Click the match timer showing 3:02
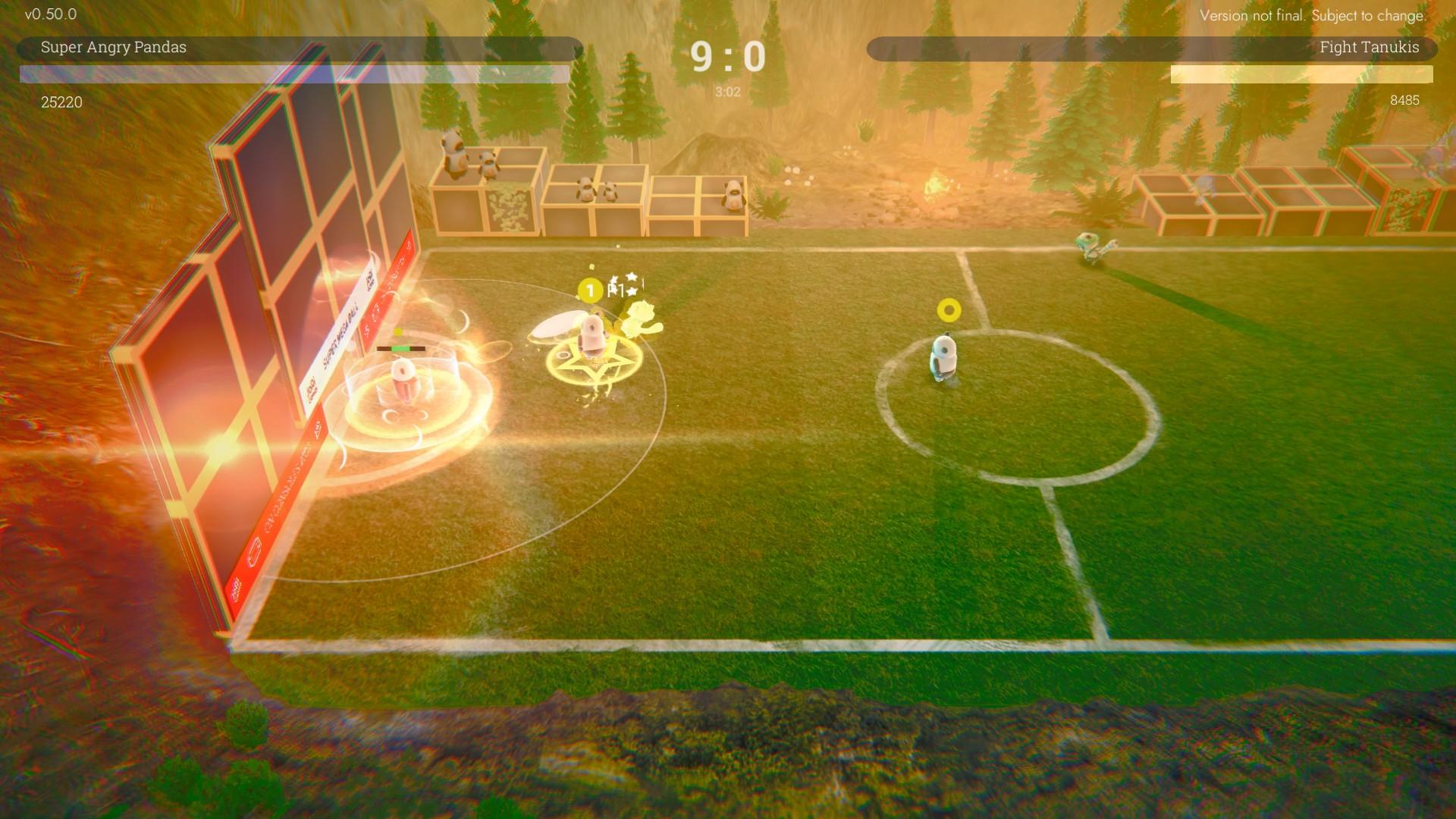 729,92
